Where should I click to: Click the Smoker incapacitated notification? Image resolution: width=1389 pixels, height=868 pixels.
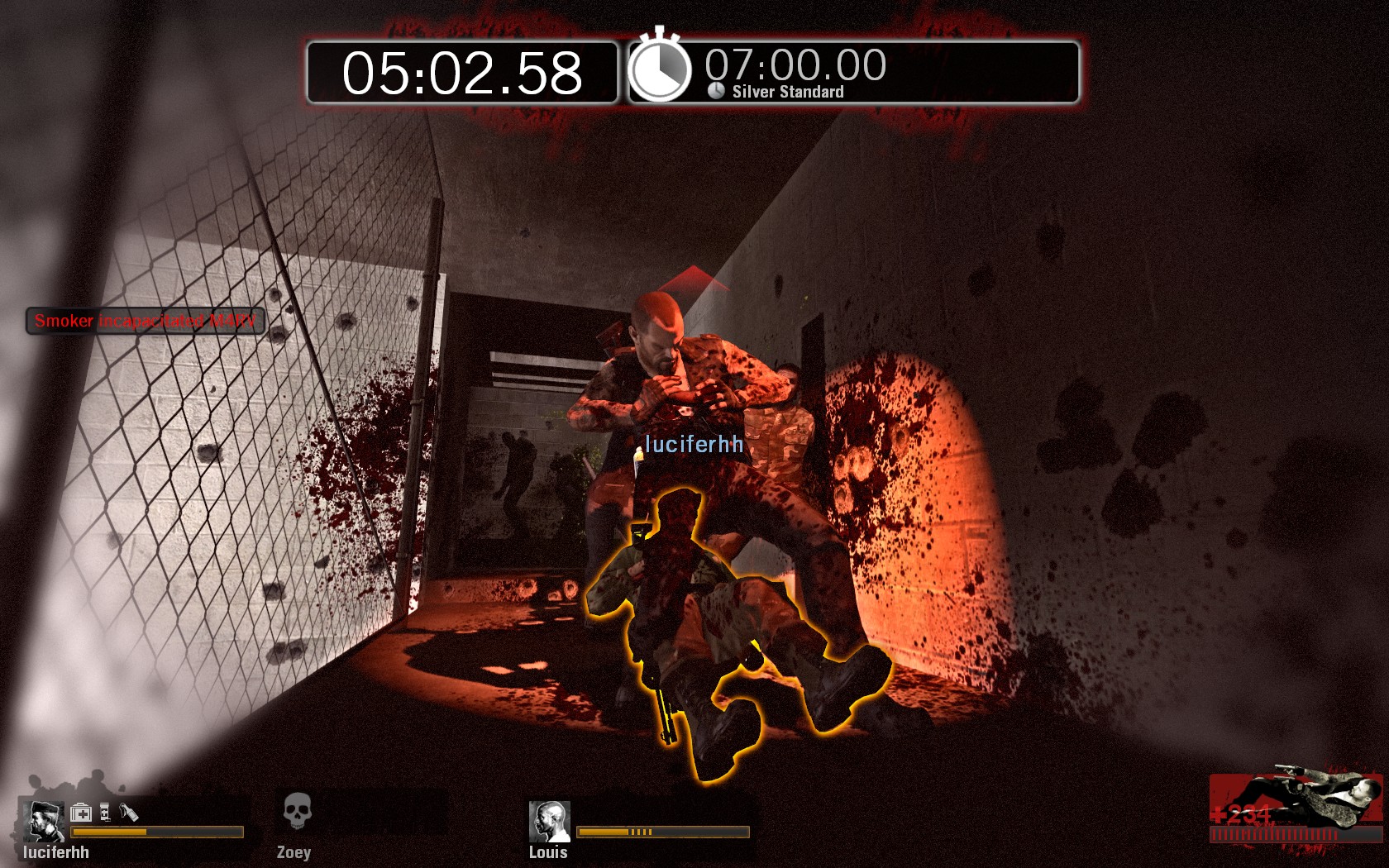[x=146, y=321]
